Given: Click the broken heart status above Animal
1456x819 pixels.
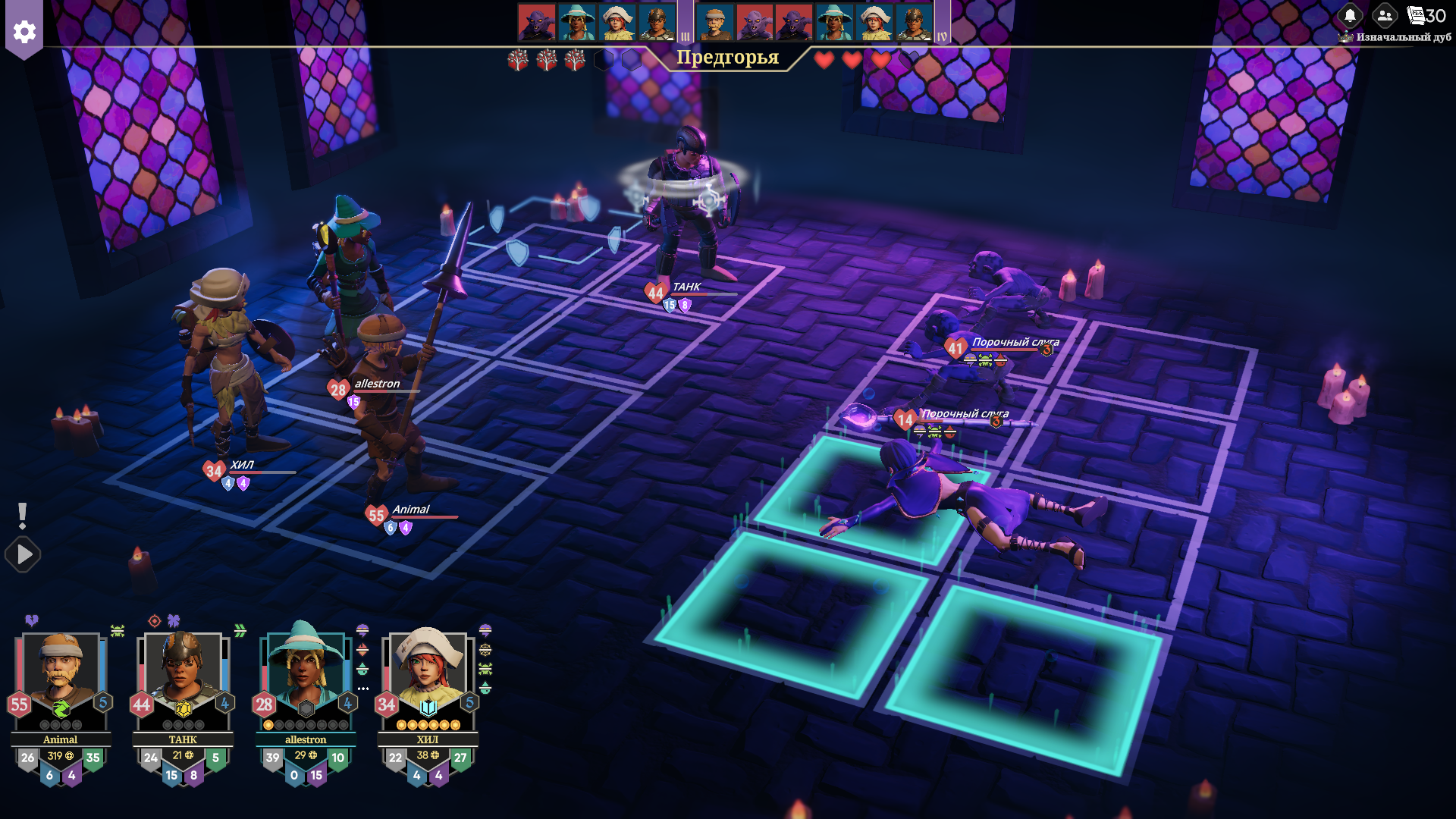Looking at the screenshot, I should click(32, 620).
